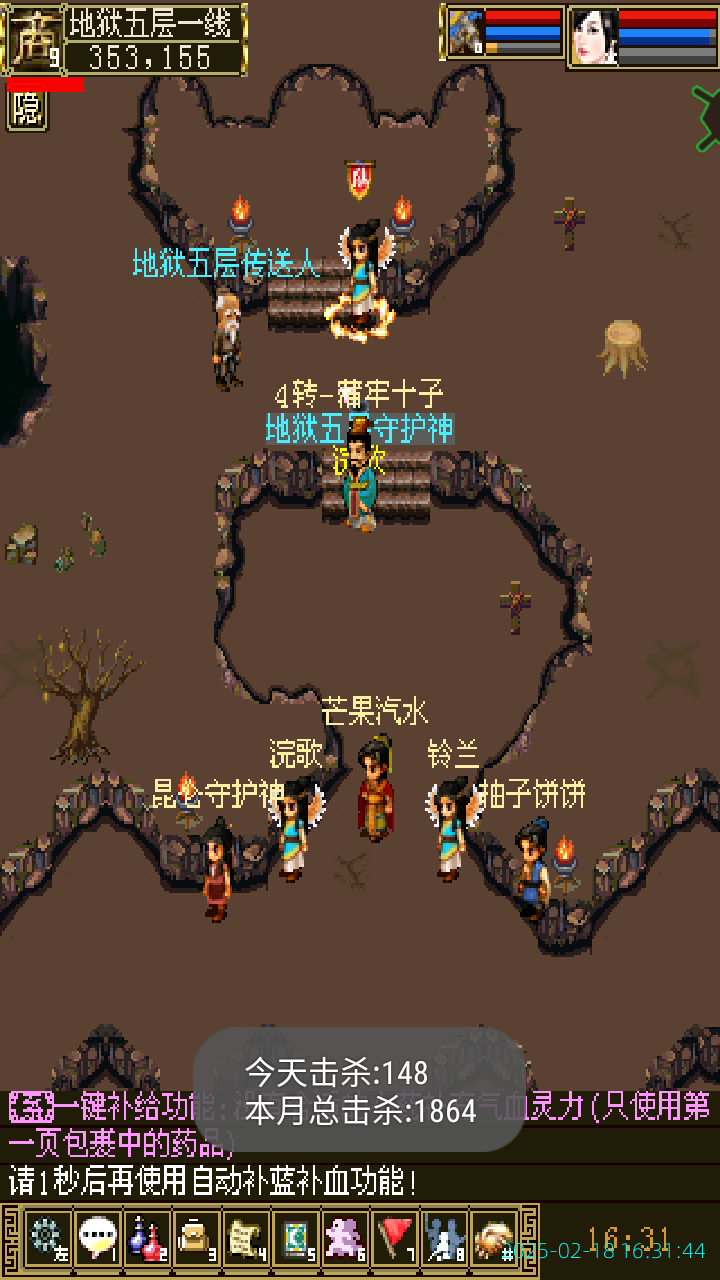The width and height of the screenshot is (720, 1280).
Task: Open the backpack inventory icon
Action: pyautogui.click(x=195, y=1239)
